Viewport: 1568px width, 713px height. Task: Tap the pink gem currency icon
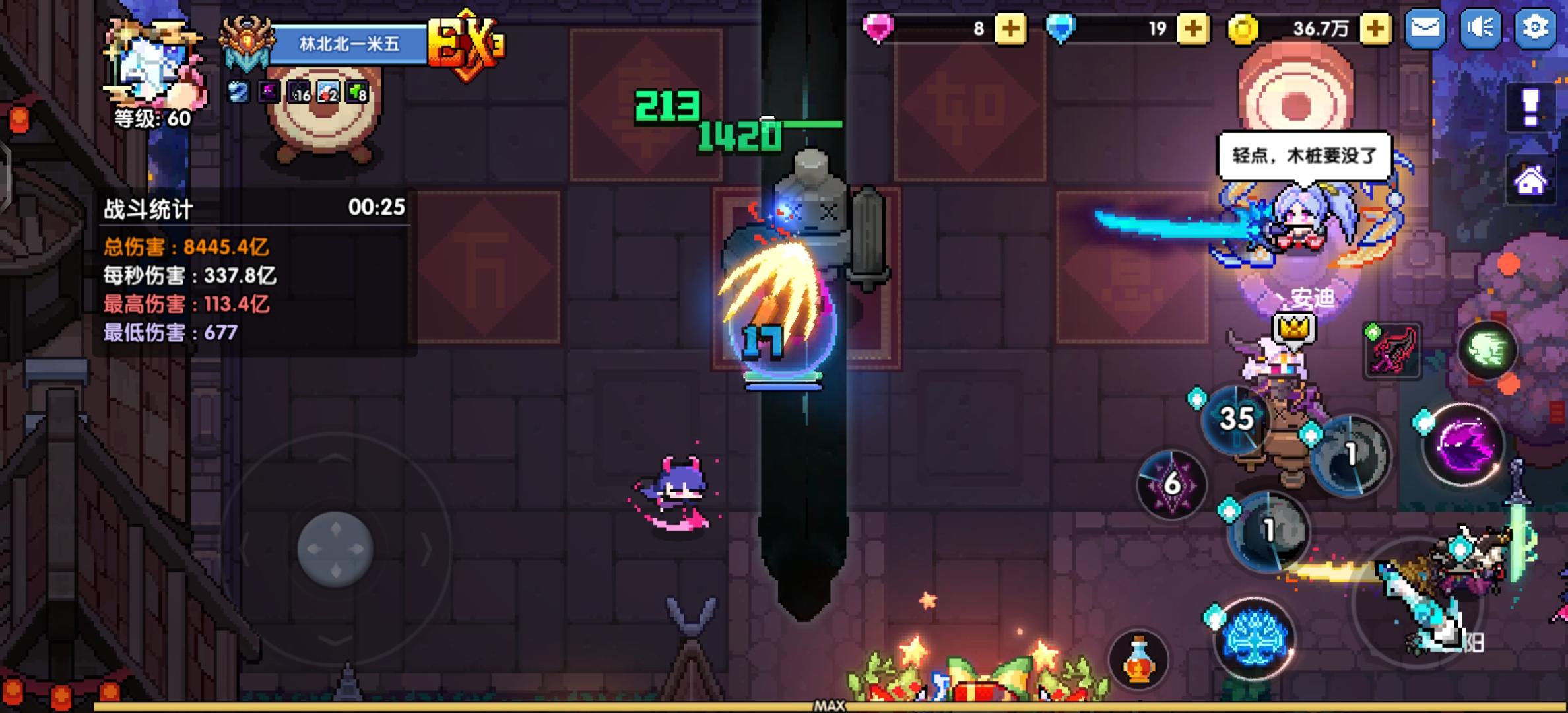click(875, 28)
